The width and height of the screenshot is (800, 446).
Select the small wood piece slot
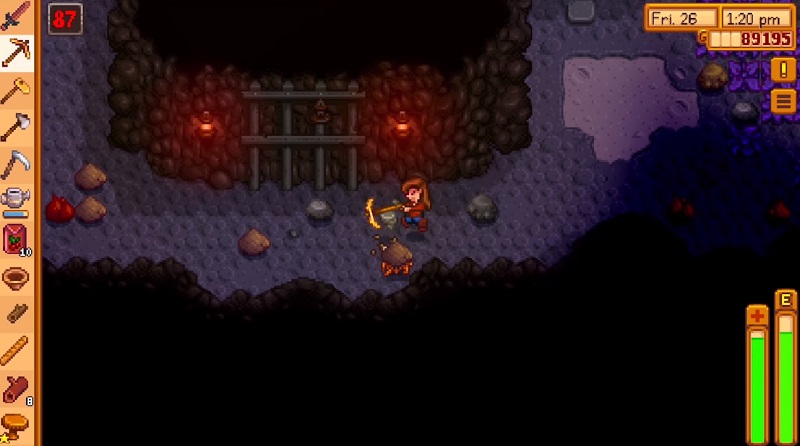[x=17, y=314]
